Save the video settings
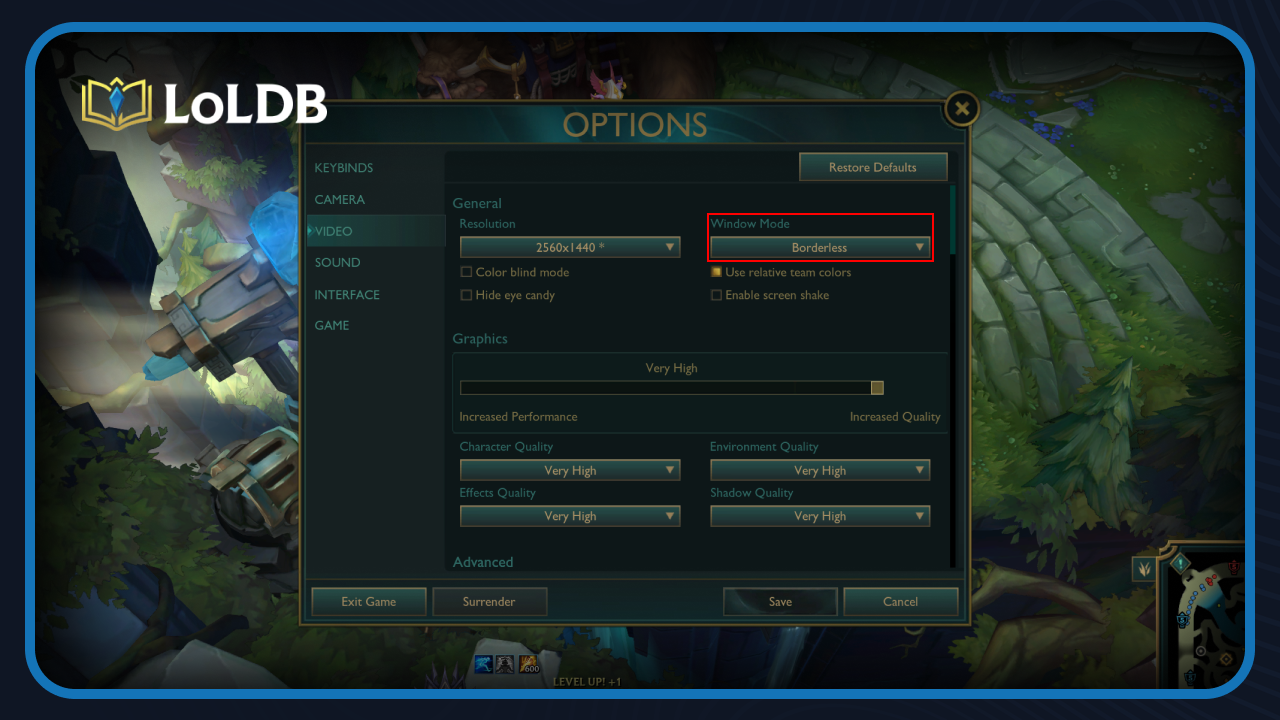This screenshot has width=1280, height=720. click(x=780, y=601)
